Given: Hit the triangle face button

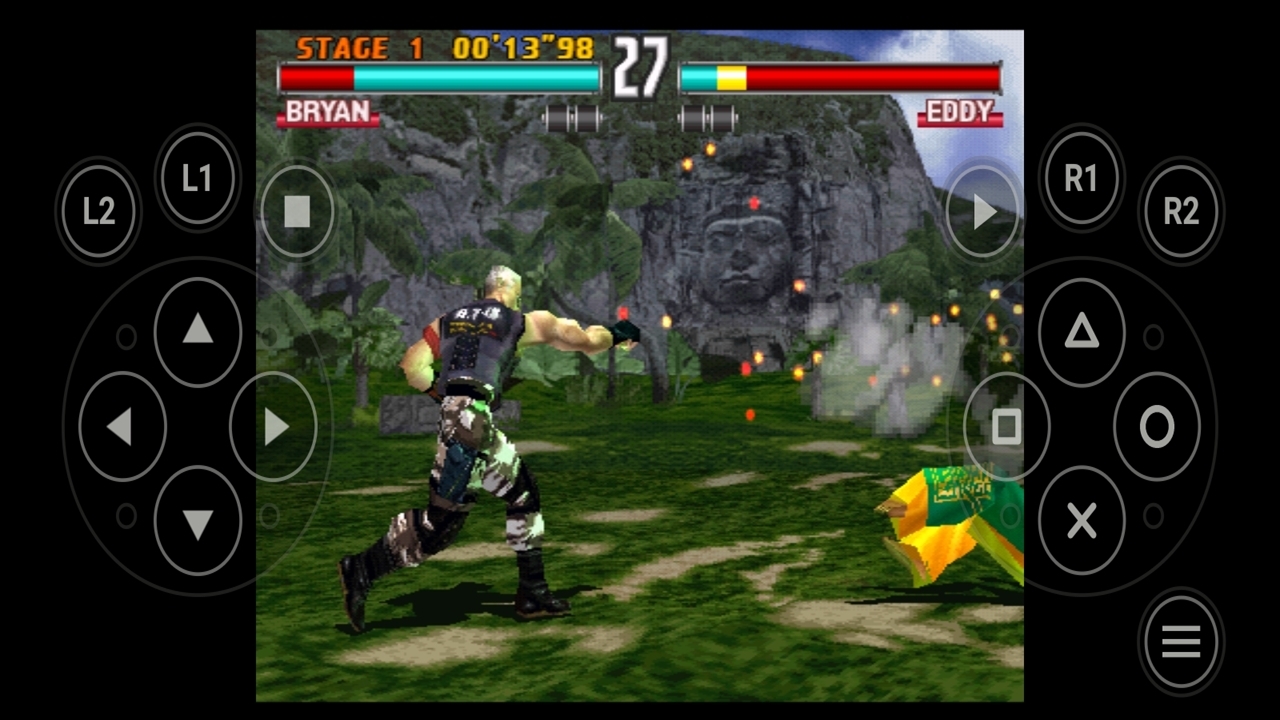Looking at the screenshot, I should click(x=1081, y=332).
